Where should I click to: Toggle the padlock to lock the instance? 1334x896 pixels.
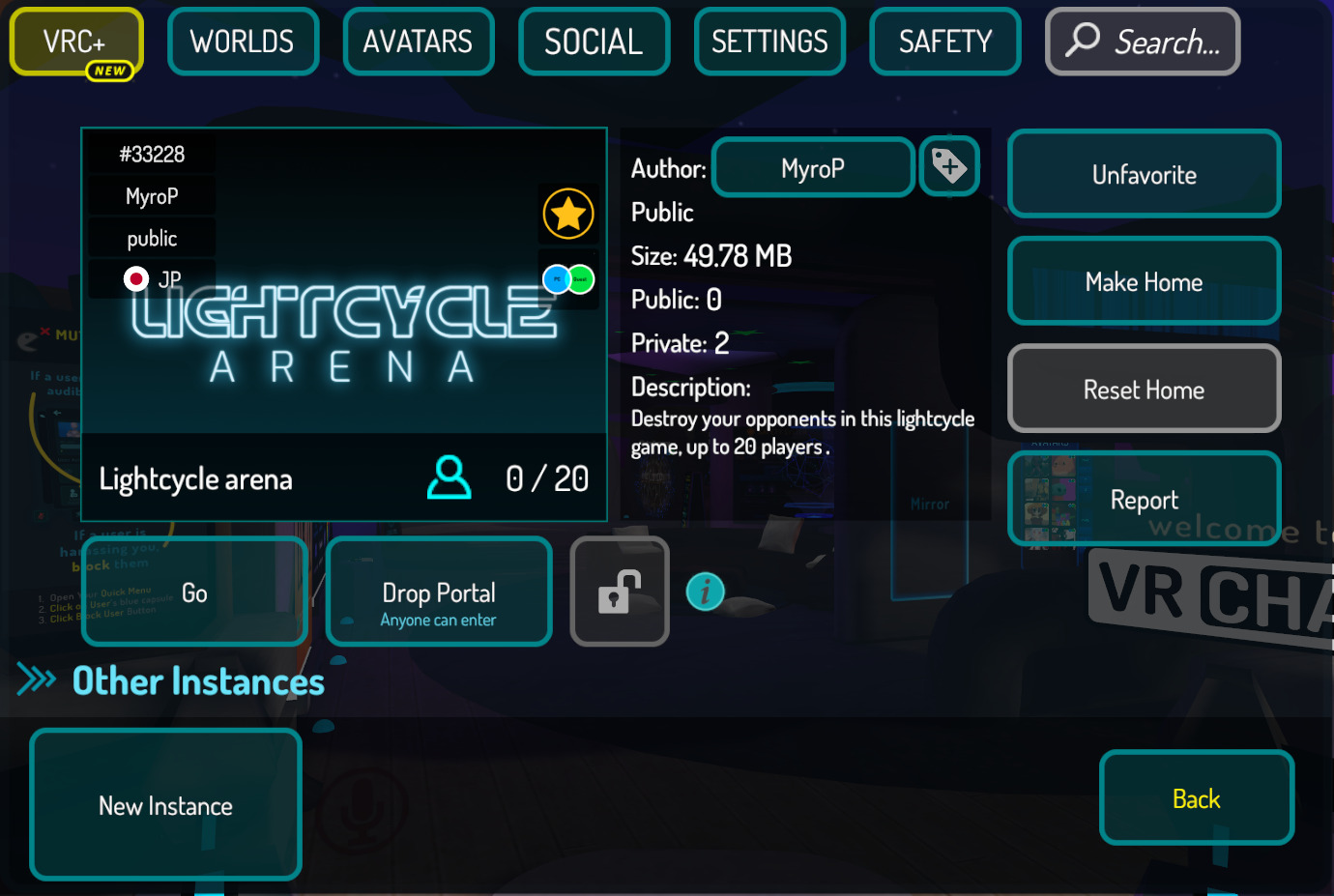click(619, 592)
